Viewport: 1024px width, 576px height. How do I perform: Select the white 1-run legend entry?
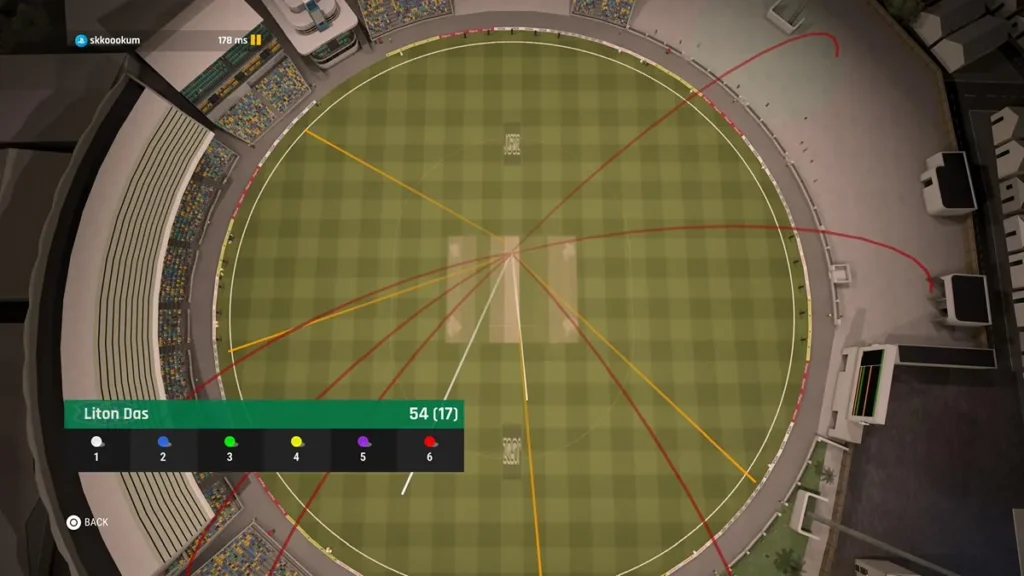(x=97, y=448)
